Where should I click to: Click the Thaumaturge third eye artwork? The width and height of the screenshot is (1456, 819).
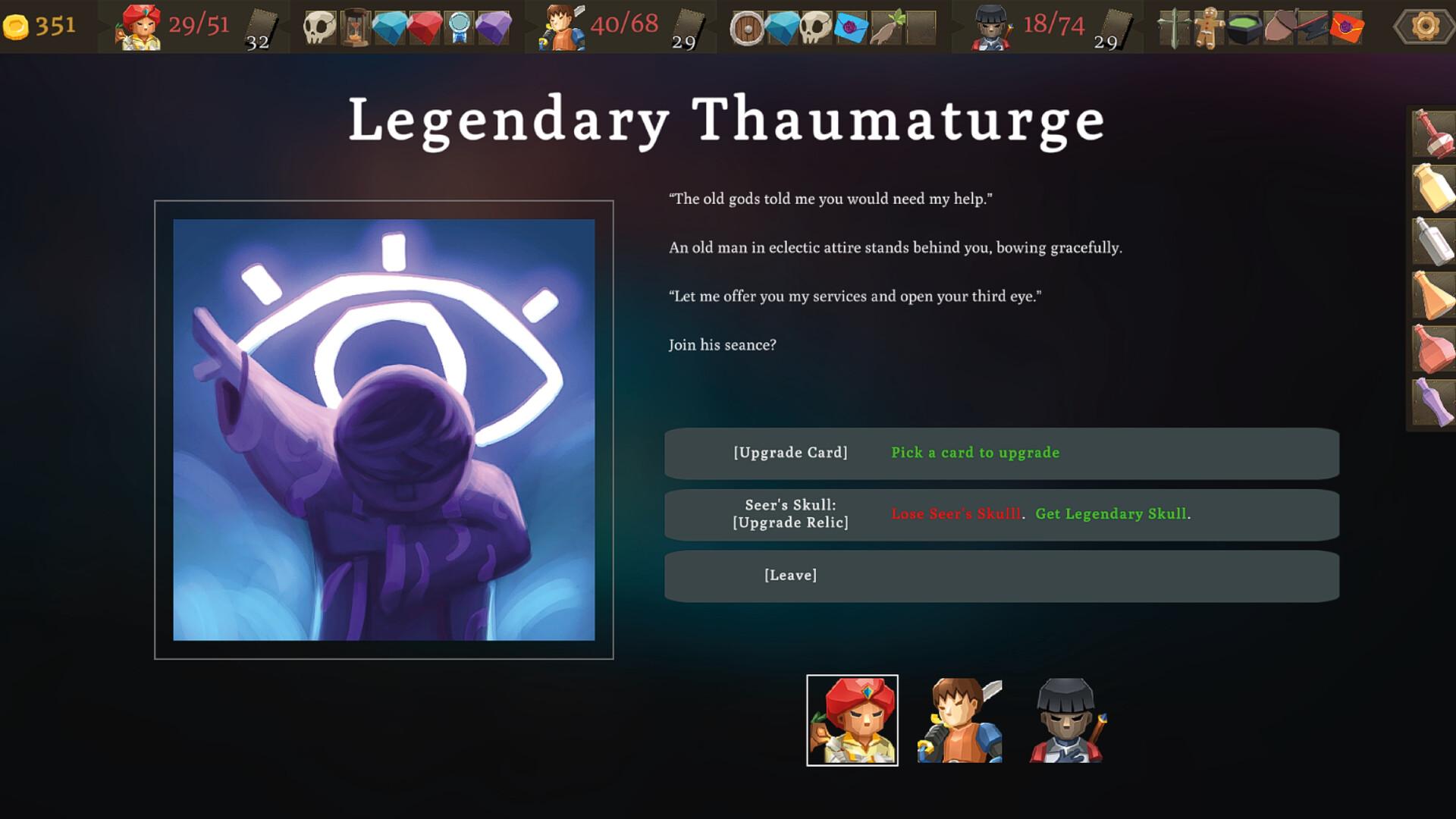point(383,428)
